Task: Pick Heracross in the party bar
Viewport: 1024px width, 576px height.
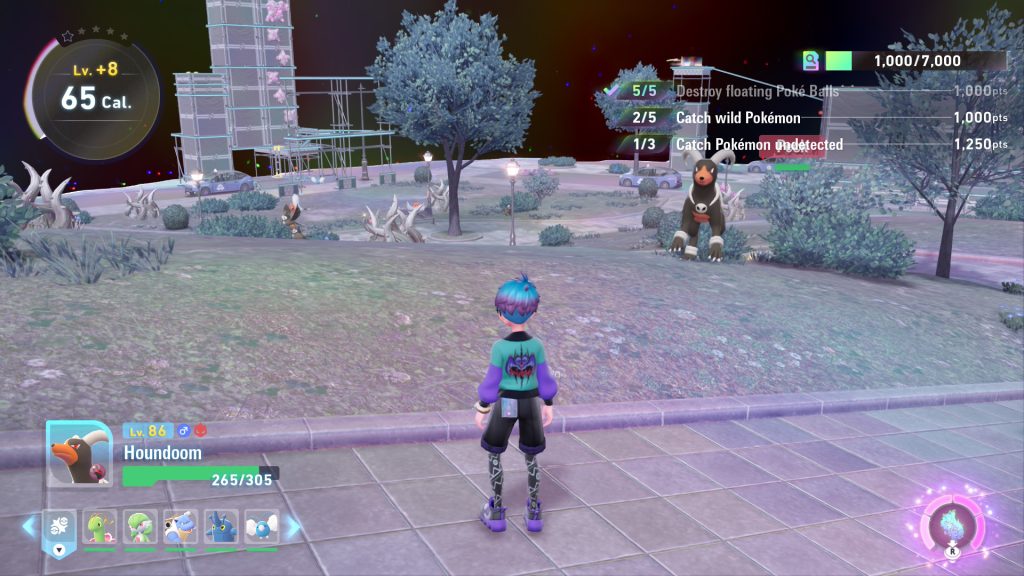Action: point(220,526)
